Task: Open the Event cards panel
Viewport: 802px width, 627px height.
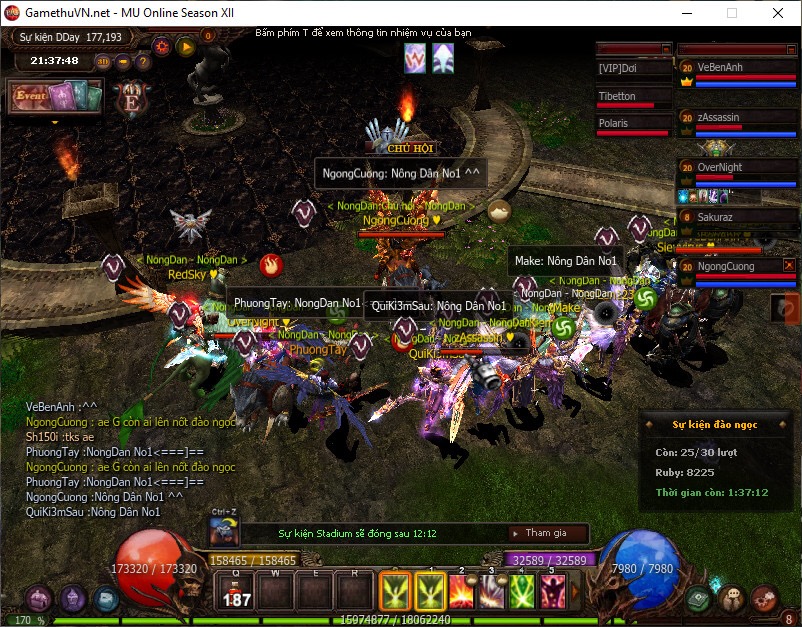Action: pos(56,98)
